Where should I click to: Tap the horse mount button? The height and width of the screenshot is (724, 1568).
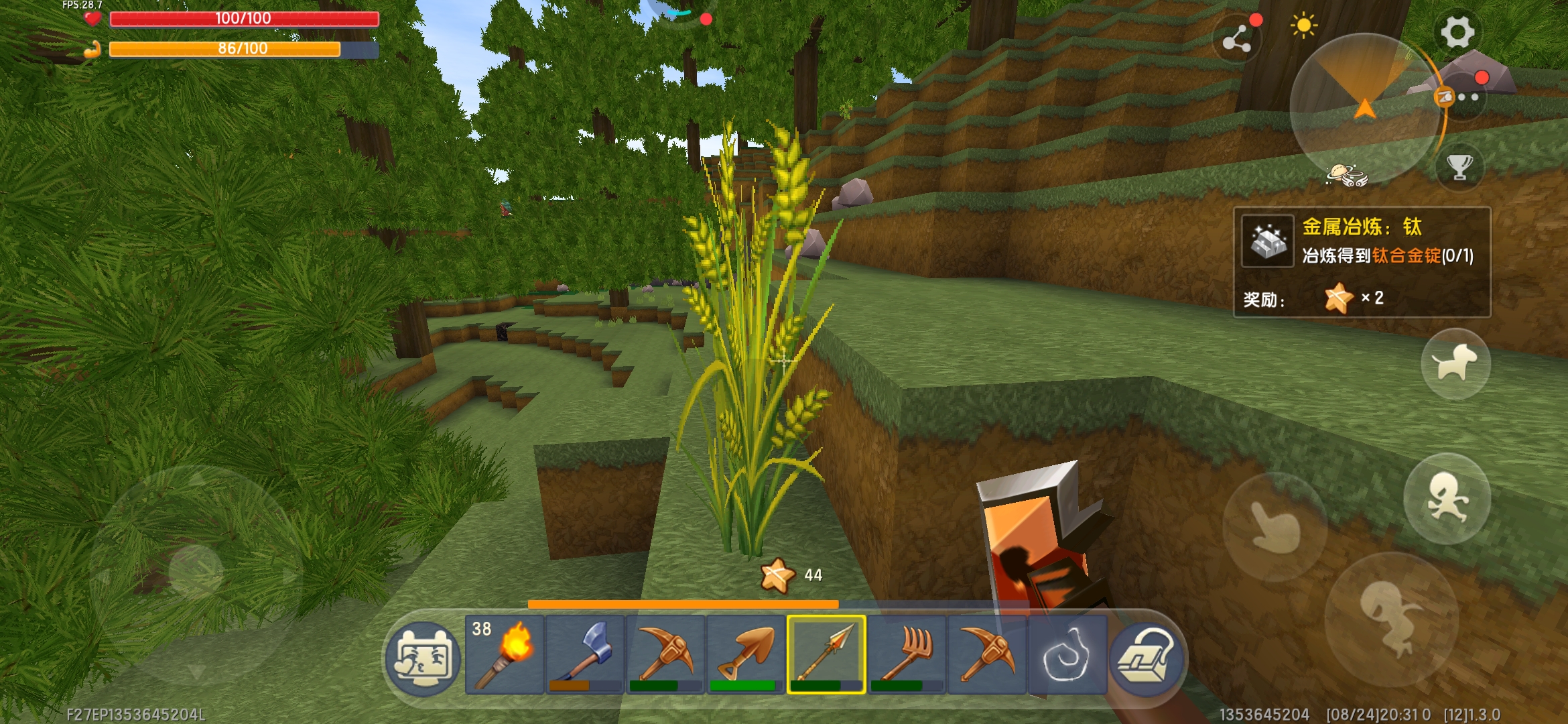[1455, 364]
